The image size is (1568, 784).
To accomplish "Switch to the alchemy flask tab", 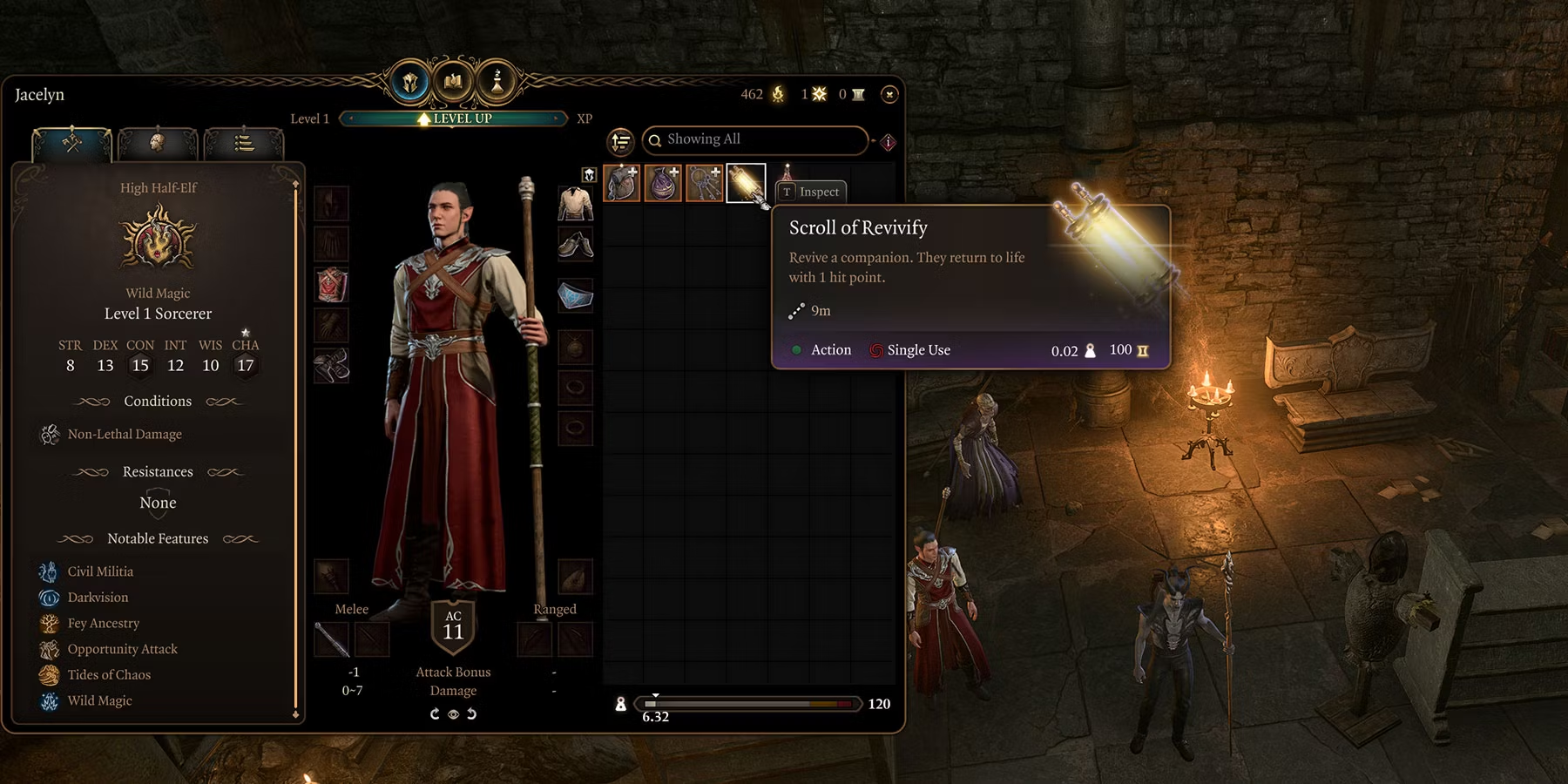I will [497, 83].
